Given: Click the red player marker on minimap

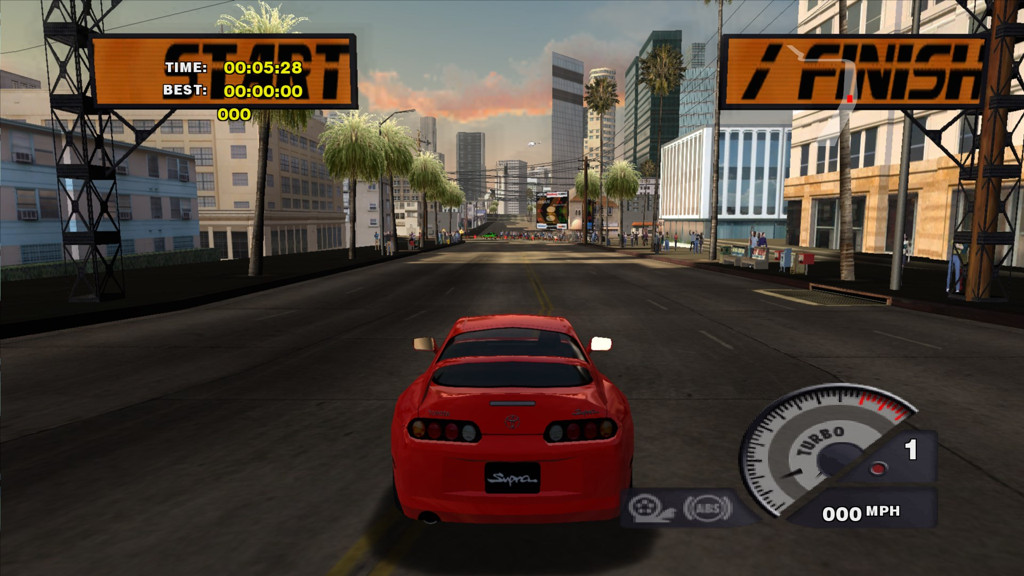Looking at the screenshot, I should (x=850, y=99).
